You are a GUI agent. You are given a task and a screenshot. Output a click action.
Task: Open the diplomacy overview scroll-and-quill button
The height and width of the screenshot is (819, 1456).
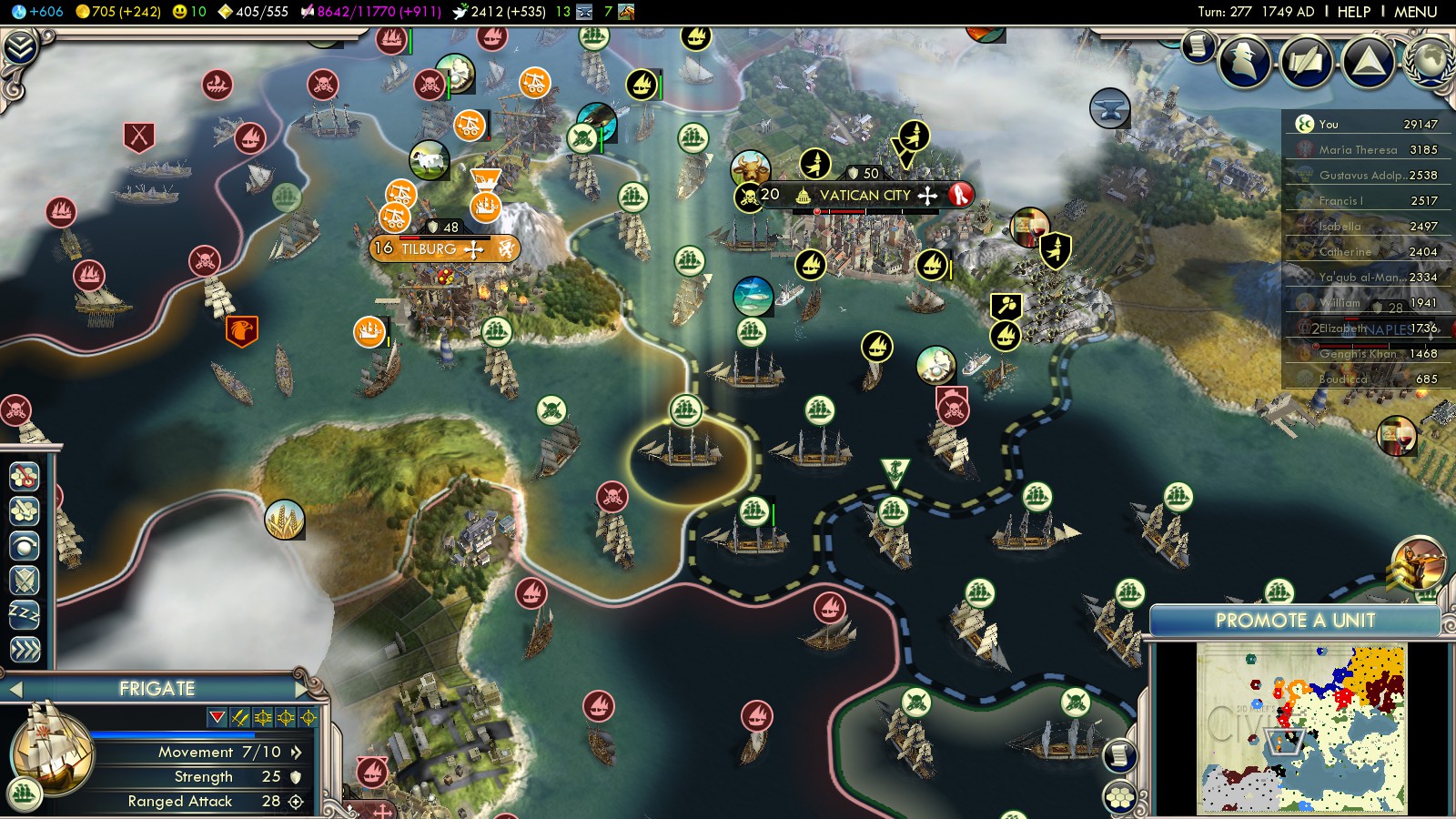[x=1307, y=61]
